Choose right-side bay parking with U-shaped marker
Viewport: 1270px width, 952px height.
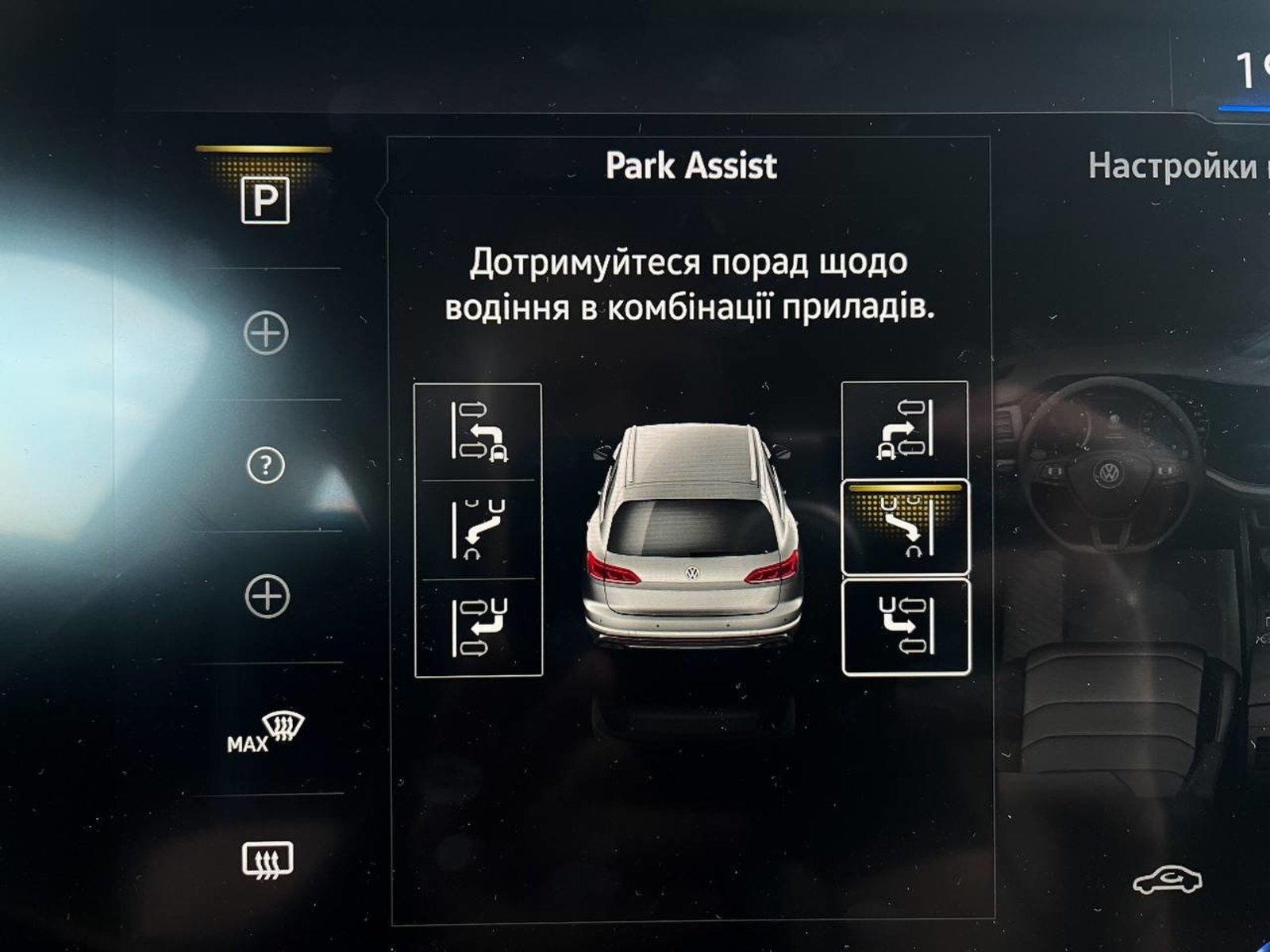pyautogui.click(x=905, y=628)
